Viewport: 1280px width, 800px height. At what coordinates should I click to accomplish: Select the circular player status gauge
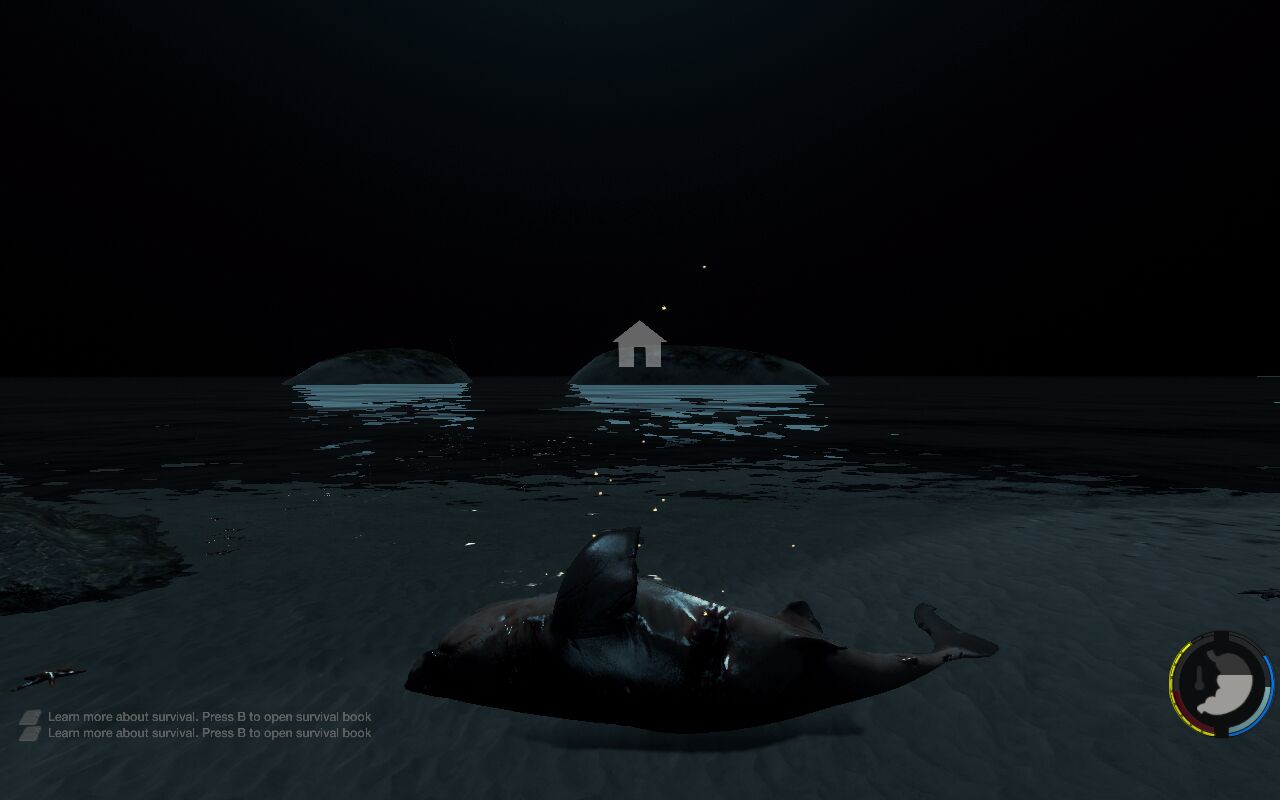tap(1221, 684)
